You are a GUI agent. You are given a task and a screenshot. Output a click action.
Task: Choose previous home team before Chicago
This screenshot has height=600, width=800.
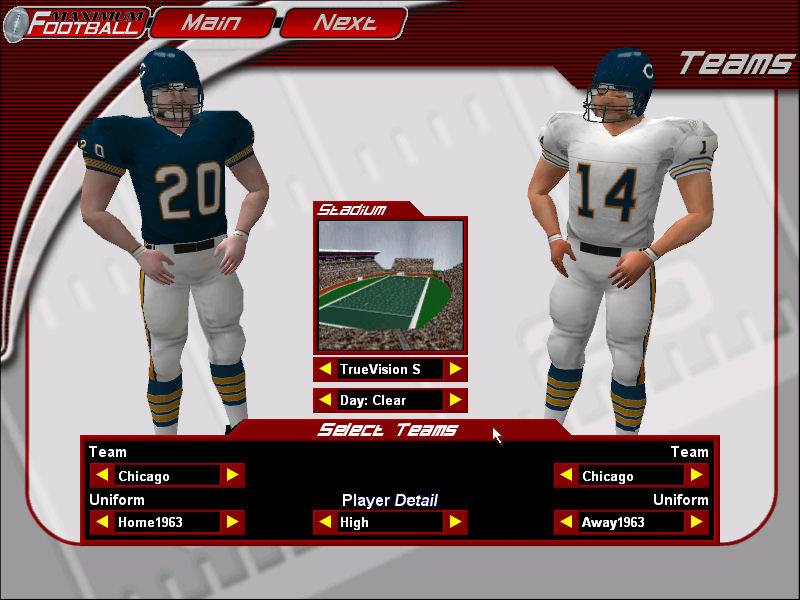(x=102, y=476)
